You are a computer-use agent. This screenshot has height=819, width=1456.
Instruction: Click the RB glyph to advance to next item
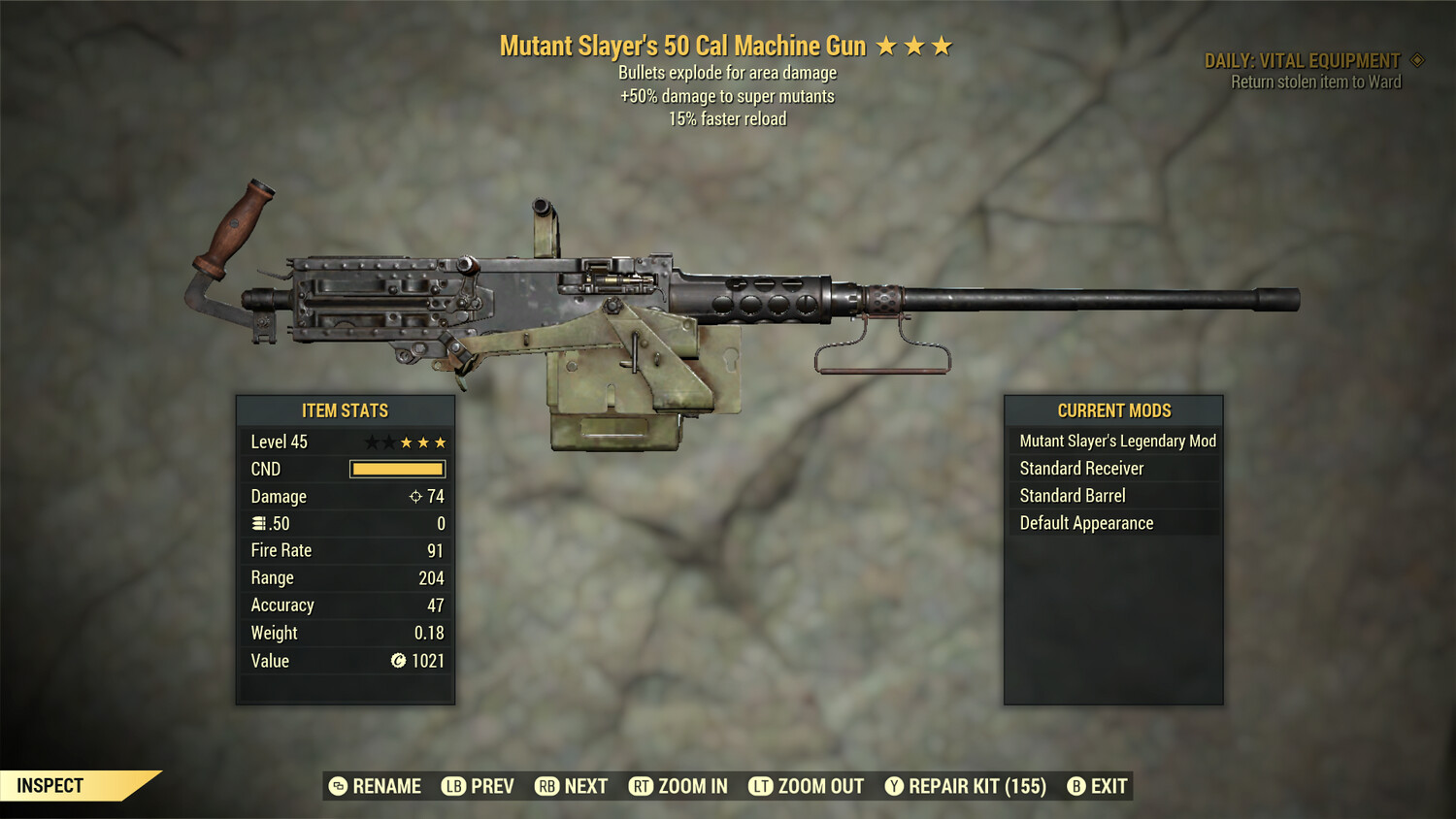click(x=546, y=786)
